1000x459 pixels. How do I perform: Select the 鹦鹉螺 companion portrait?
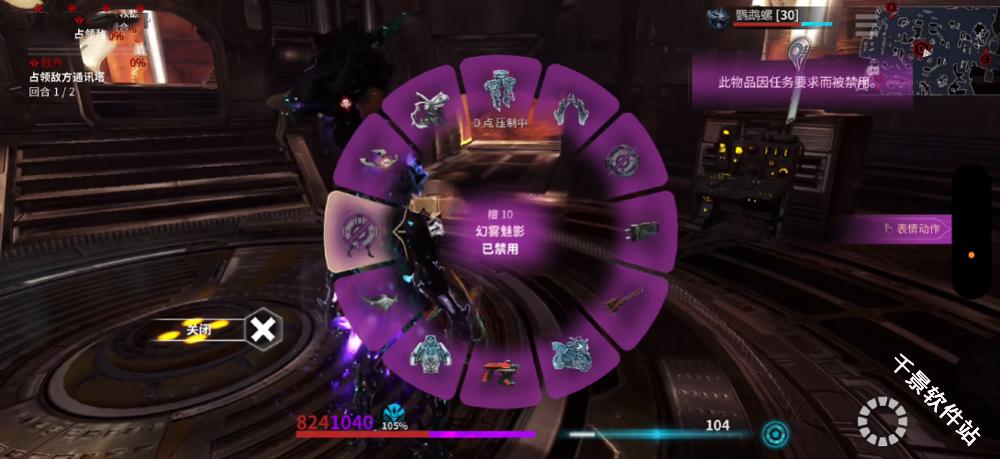click(717, 16)
